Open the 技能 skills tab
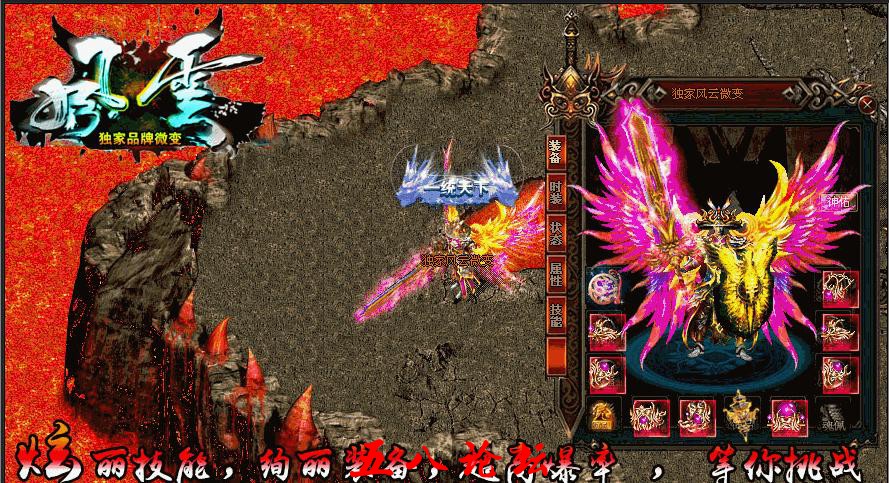The height and width of the screenshot is (483, 889). [557, 314]
